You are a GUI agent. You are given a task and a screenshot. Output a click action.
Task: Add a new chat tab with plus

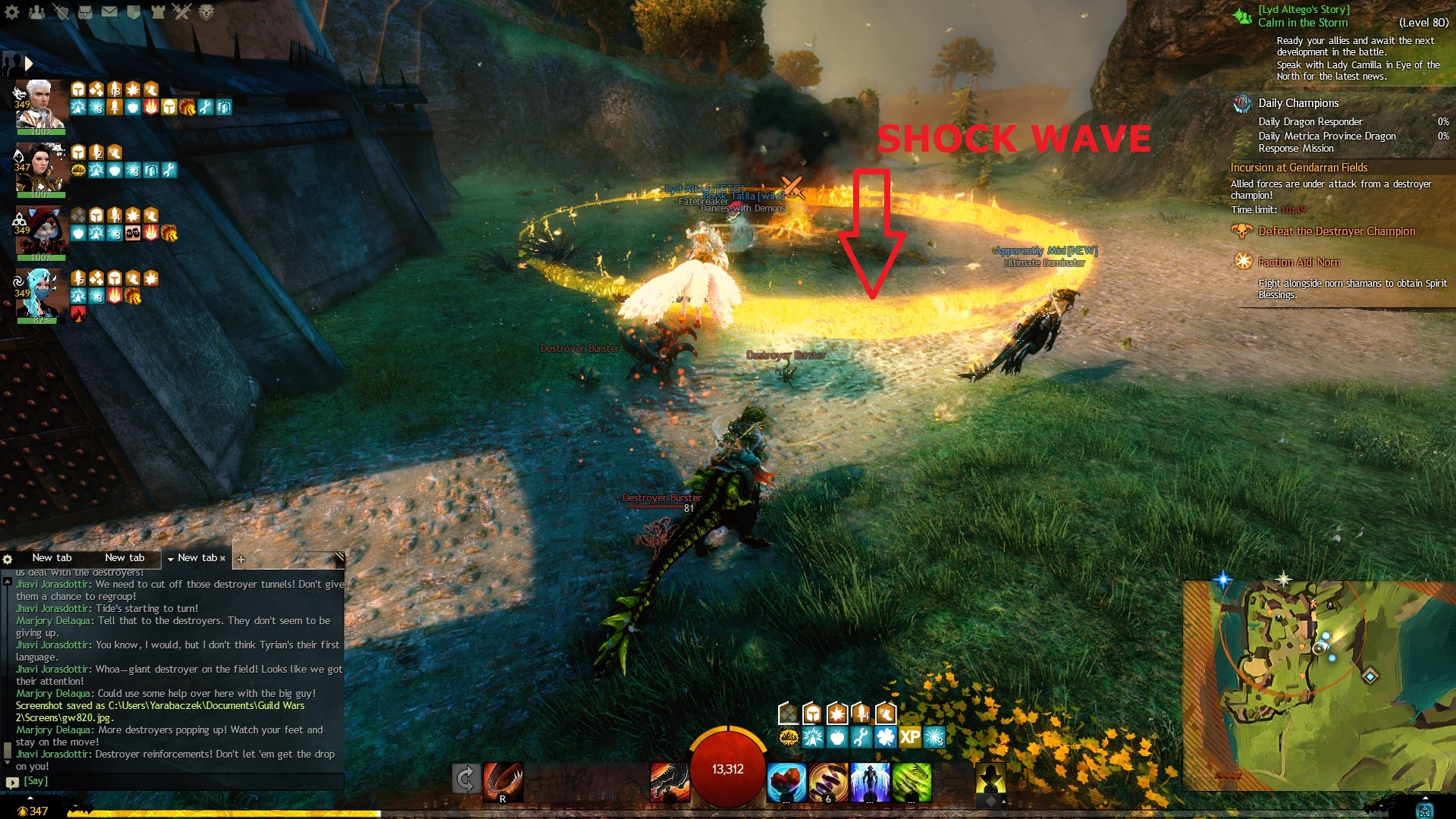tap(240, 560)
